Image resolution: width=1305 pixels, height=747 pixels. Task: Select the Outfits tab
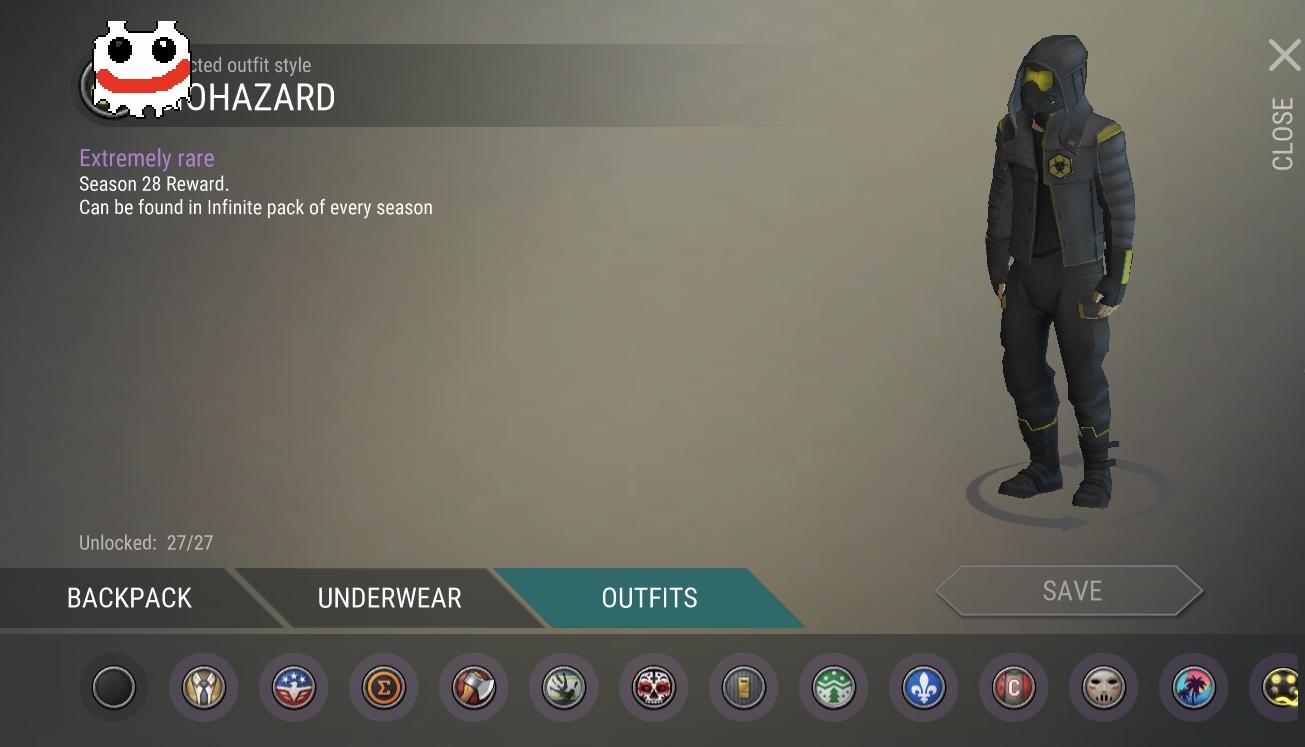[x=649, y=598]
